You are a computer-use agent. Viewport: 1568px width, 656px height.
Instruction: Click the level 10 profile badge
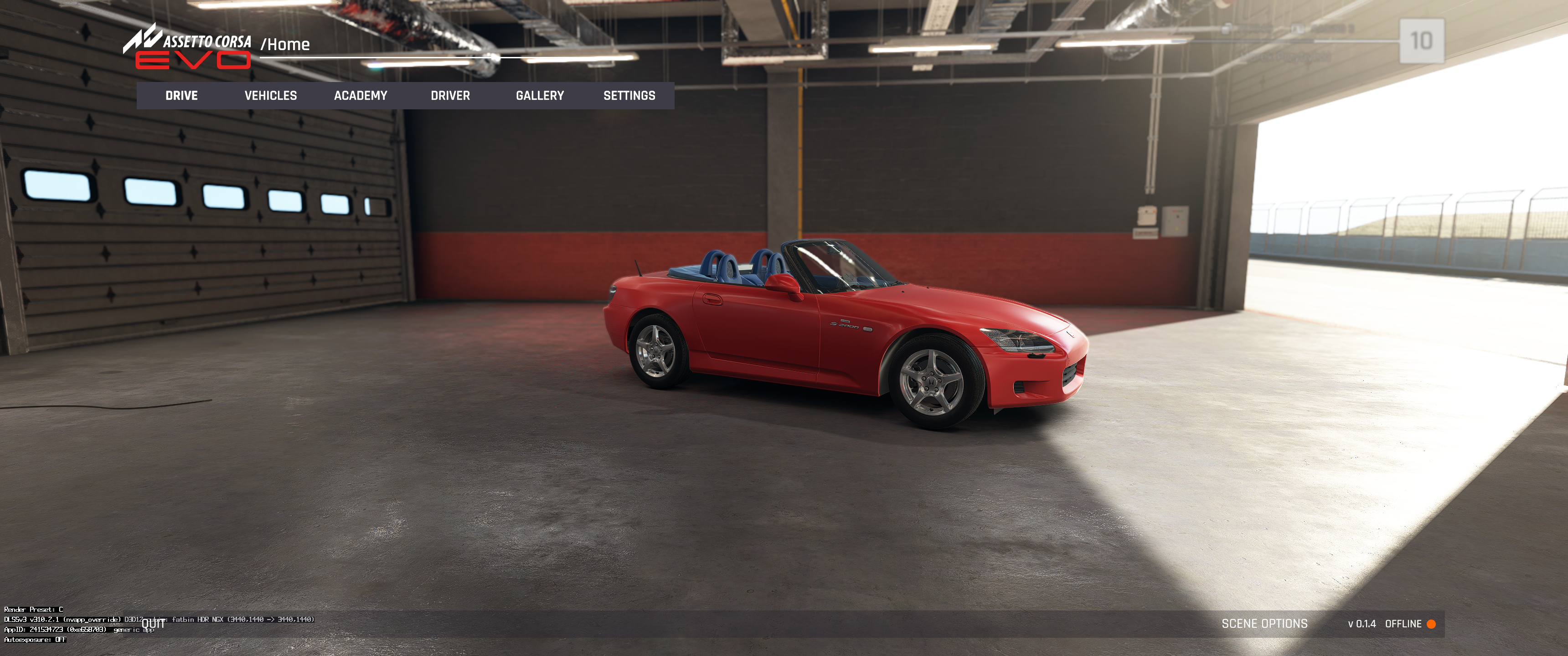click(x=1421, y=41)
